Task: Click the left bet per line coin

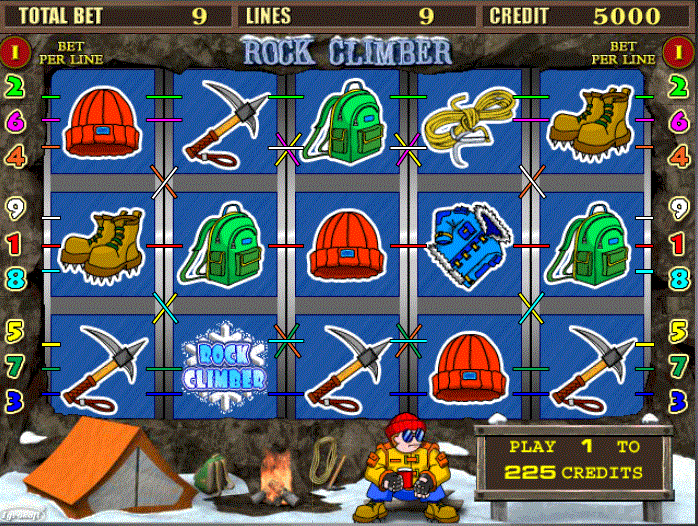Action: click(x=15, y=50)
